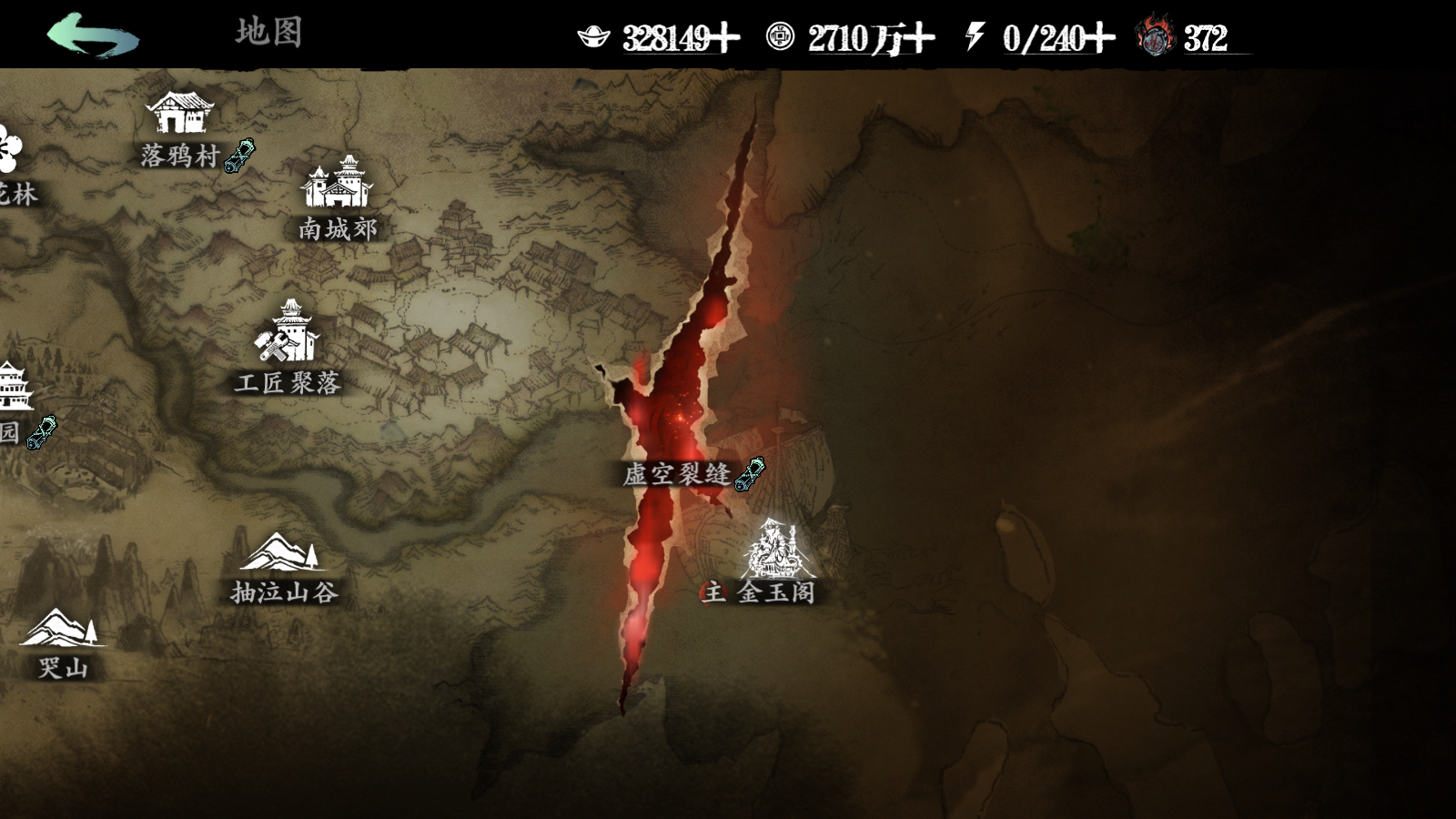Add more copper coins
The width and height of the screenshot is (1456, 819).
pyautogui.click(x=919, y=38)
